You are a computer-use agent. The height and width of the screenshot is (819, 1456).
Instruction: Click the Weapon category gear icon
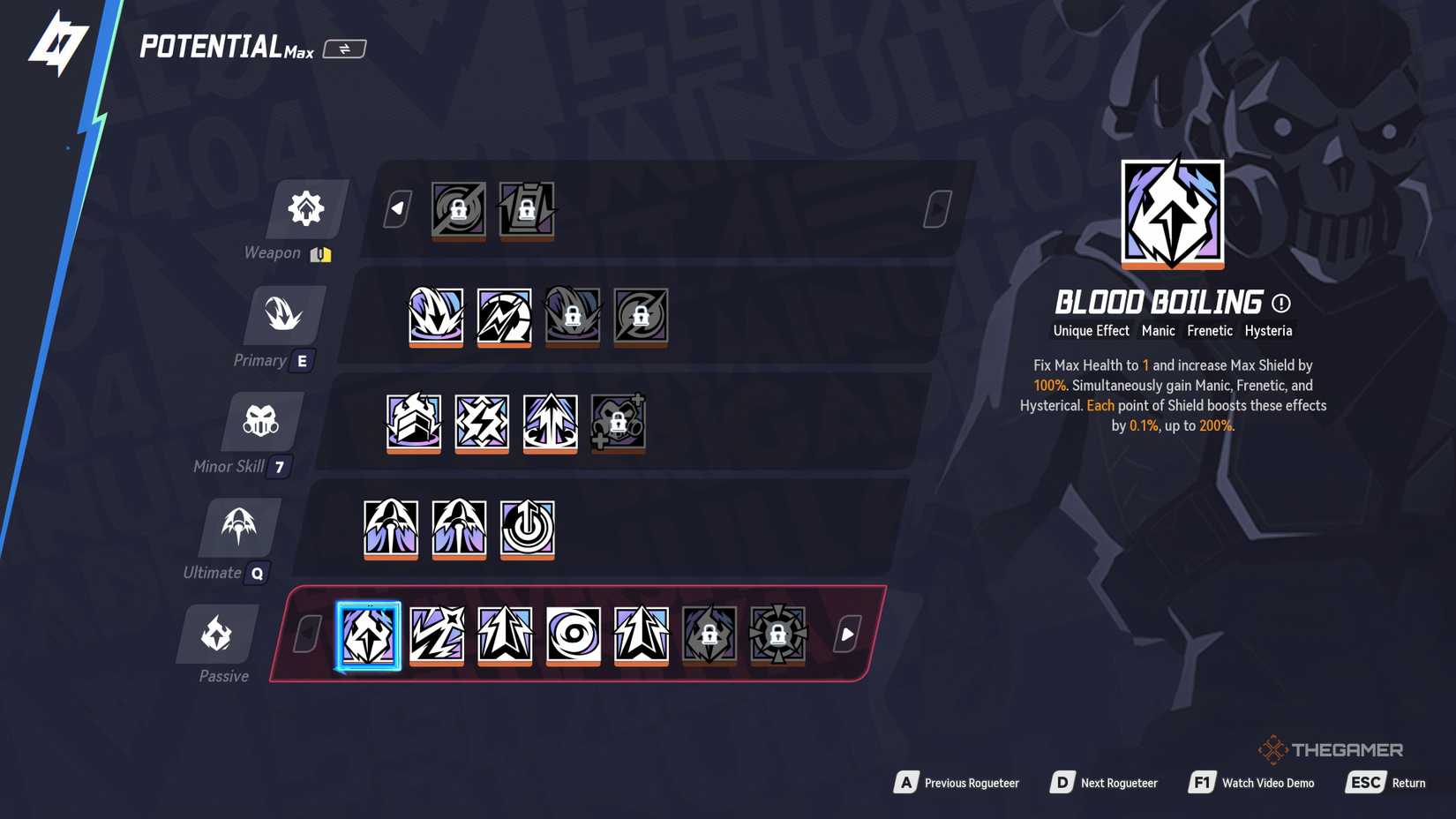tap(305, 209)
